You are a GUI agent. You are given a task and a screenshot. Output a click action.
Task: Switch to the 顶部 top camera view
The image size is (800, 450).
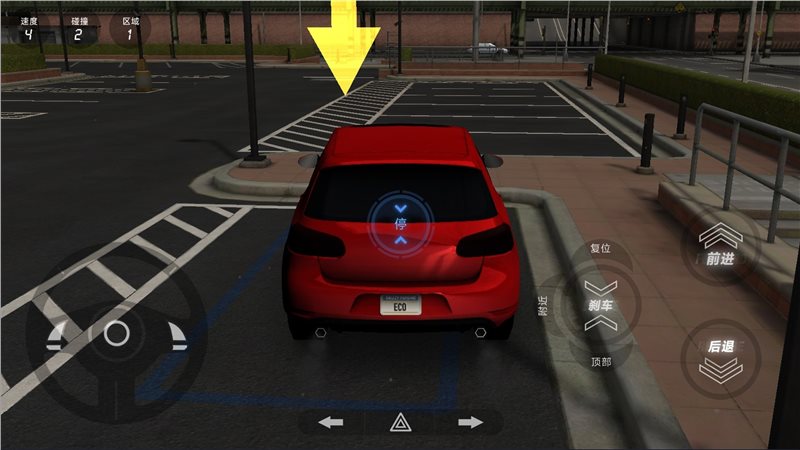(600, 362)
